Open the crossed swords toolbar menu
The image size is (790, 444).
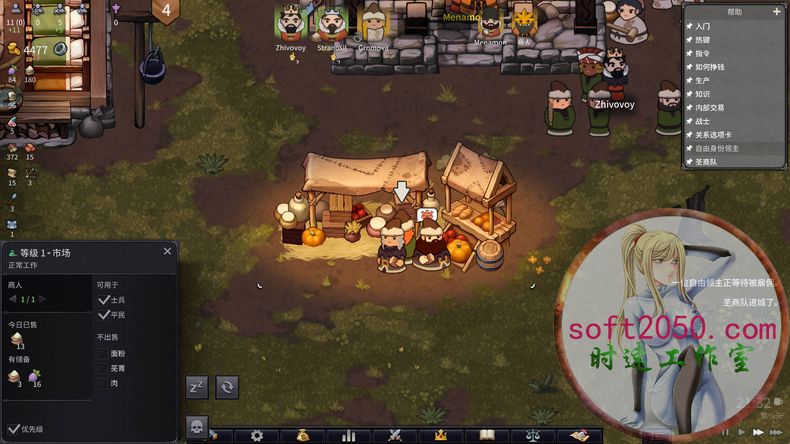[x=395, y=436]
